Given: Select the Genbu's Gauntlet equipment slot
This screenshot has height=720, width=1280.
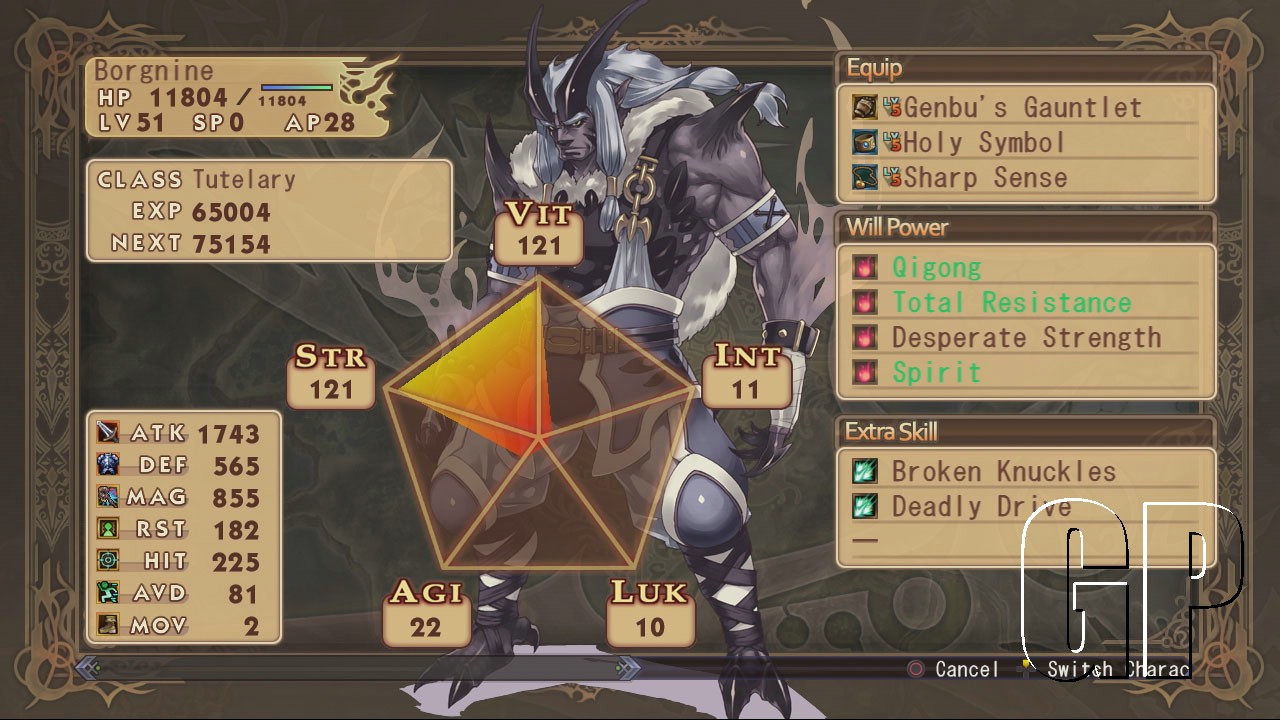Looking at the screenshot, I should [1022, 107].
